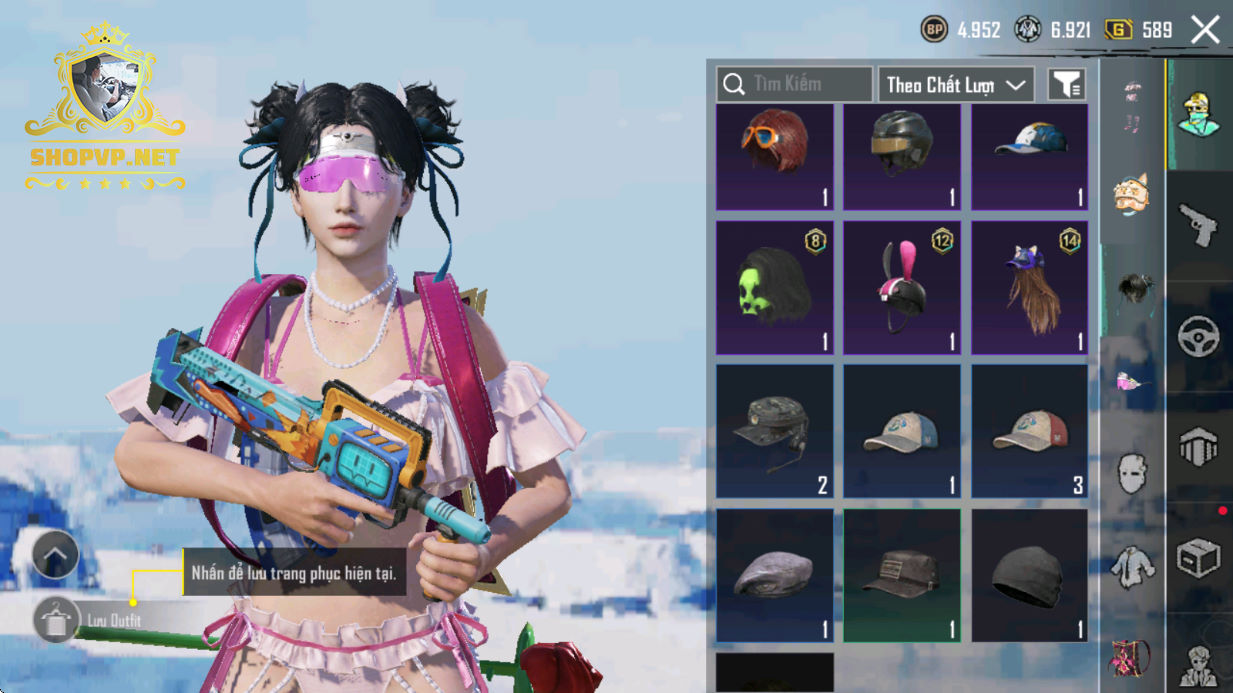The image size is (1233, 693).
Task: Equip the purple cat cap with brown hair
Action: click(x=1030, y=288)
